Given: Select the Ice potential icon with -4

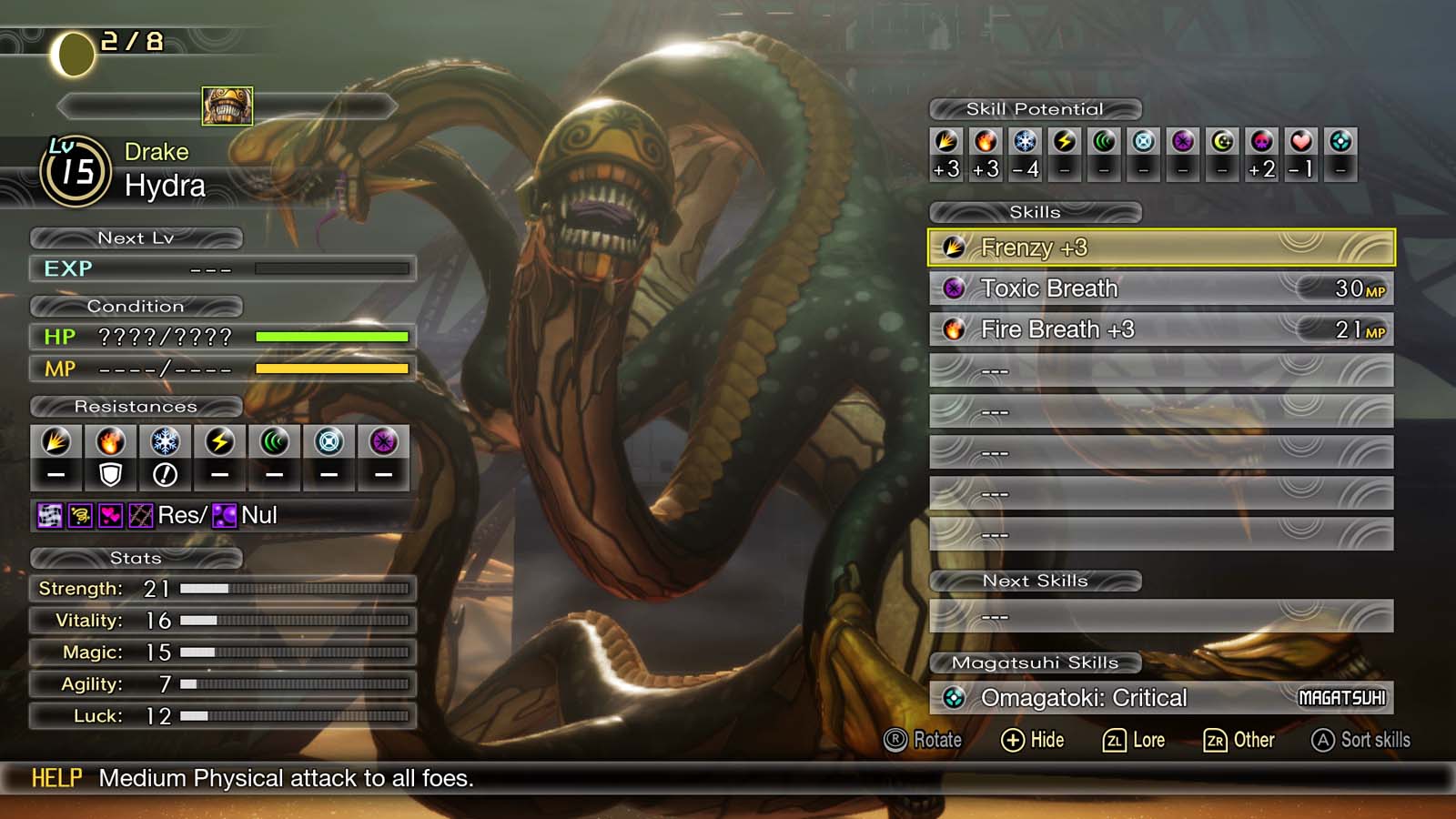Looking at the screenshot, I should click(1025, 142).
